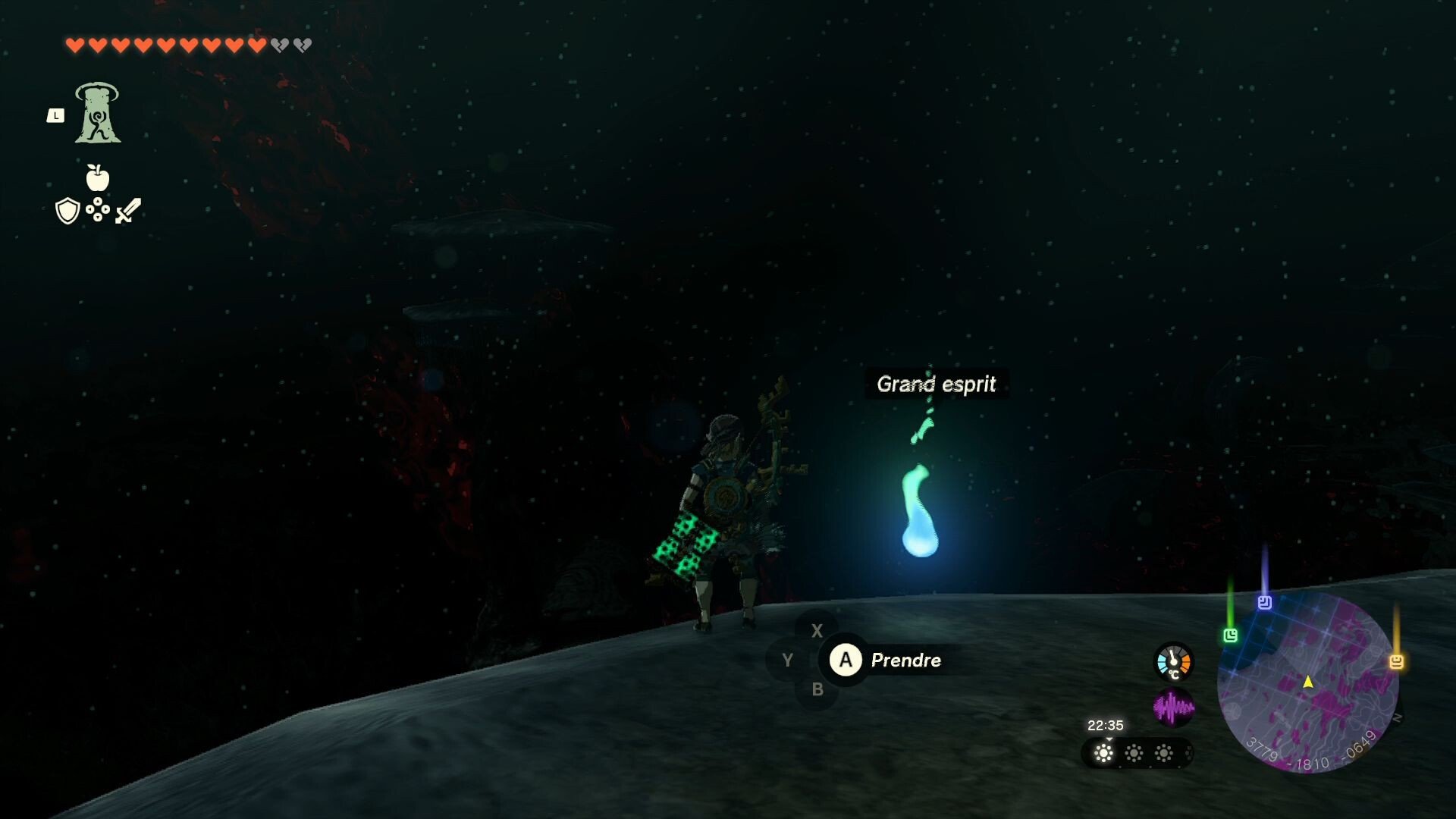
Task: Select the Grand esprit name label
Action: point(937,384)
